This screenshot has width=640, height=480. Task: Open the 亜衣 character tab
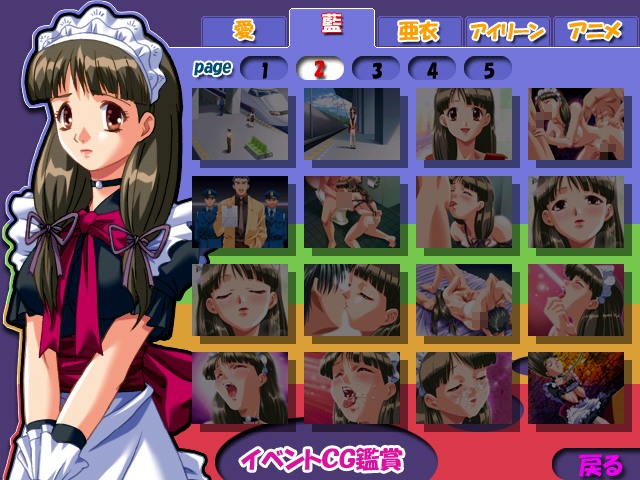(x=419, y=30)
